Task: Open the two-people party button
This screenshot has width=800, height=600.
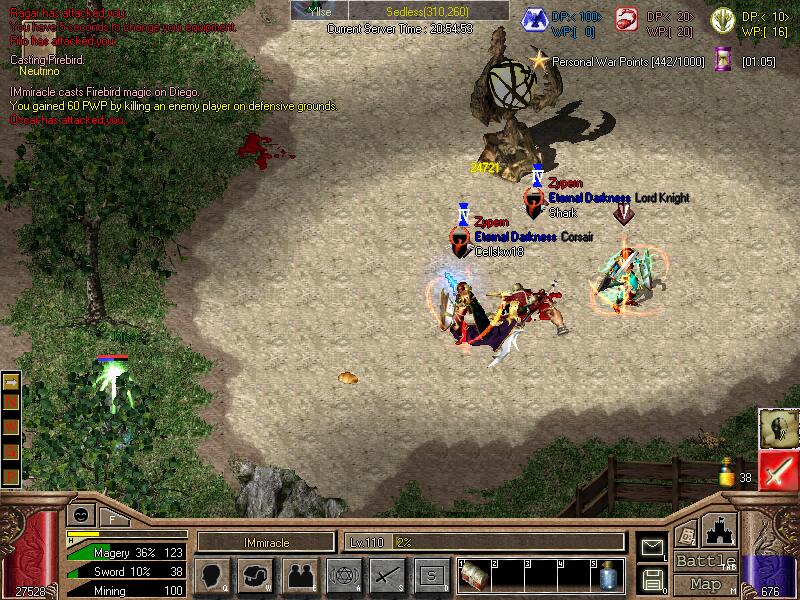Action: 299,575
